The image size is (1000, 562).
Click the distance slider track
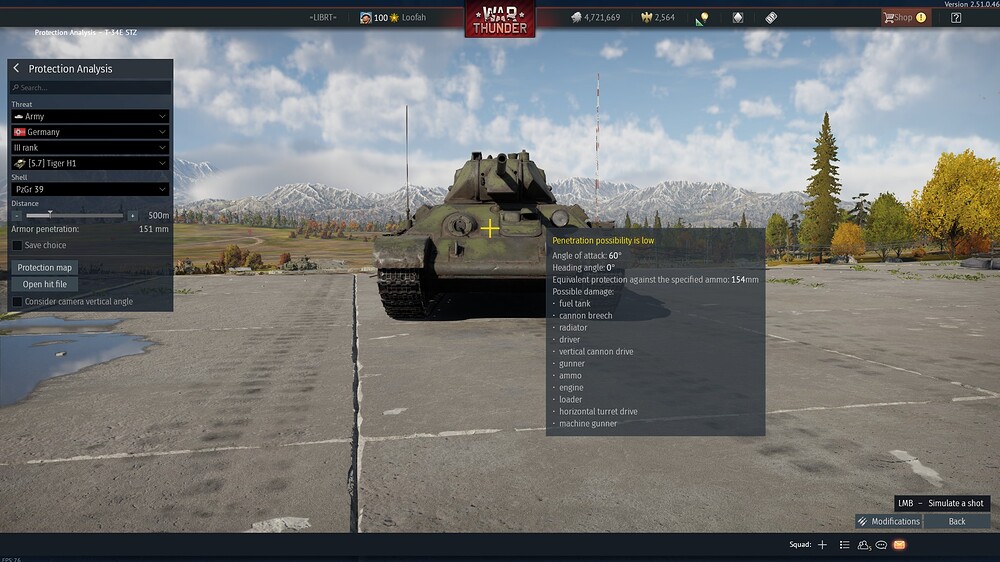pyautogui.click(x=75, y=216)
